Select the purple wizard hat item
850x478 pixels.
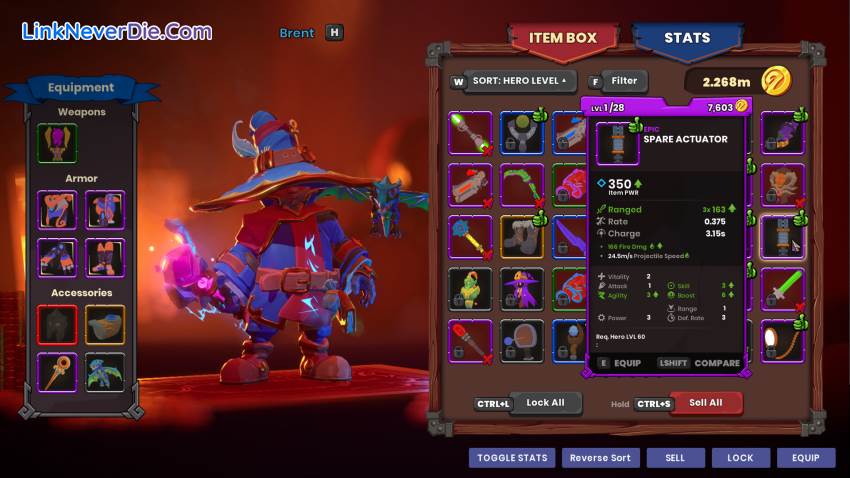click(x=522, y=289)
